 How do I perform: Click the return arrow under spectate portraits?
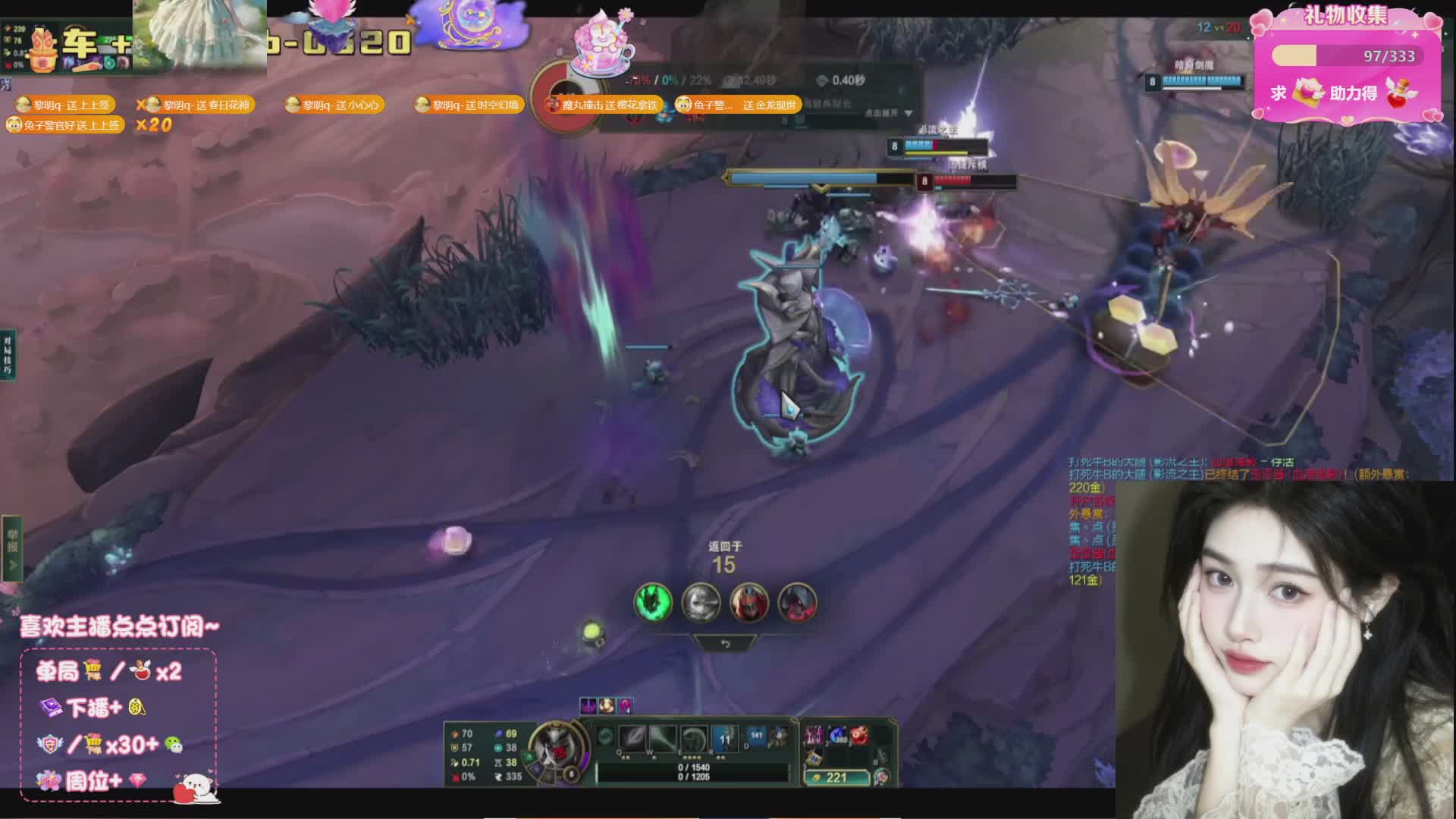point(725,644)
